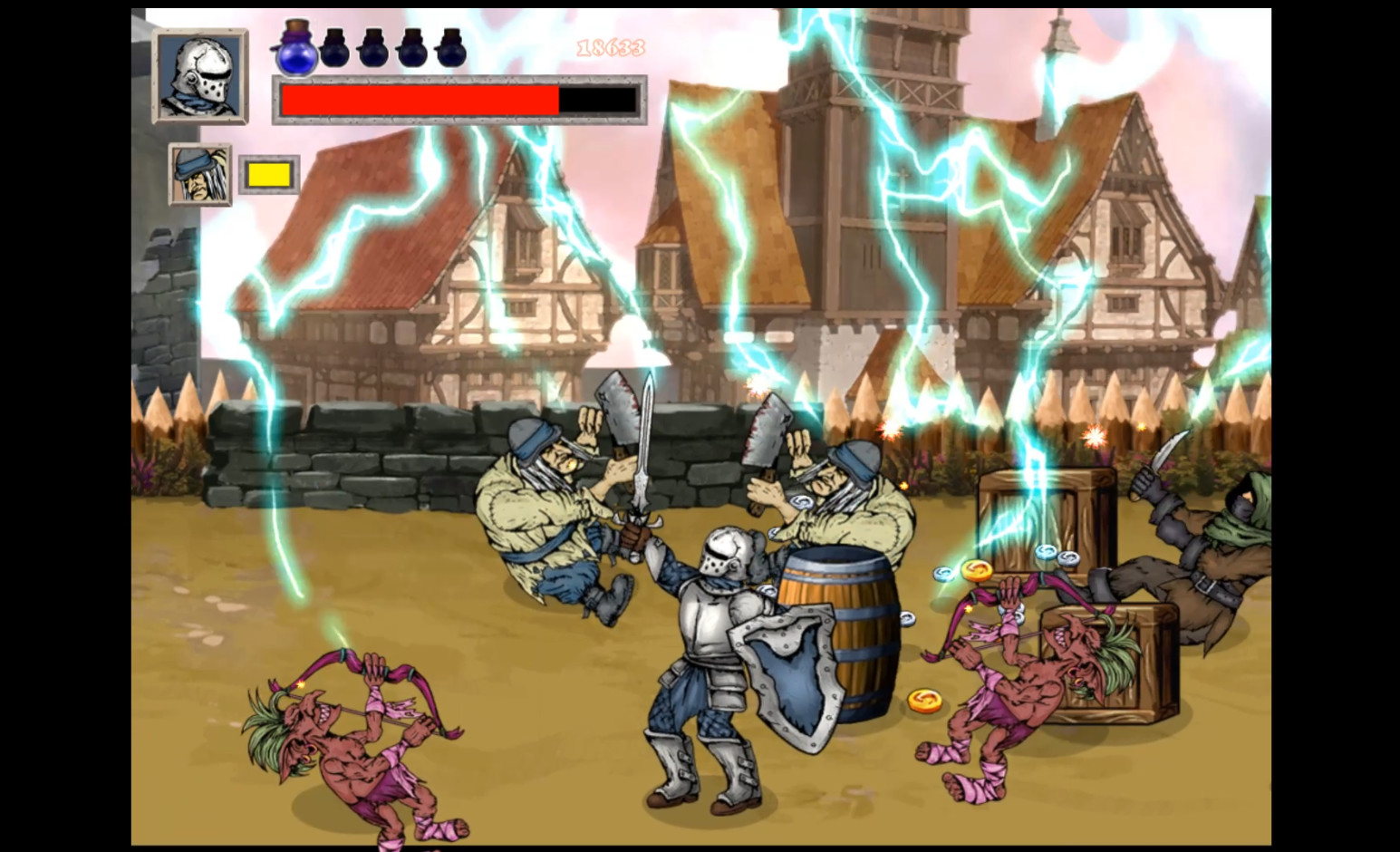Viewport: 1400px width, 852px height.
Task: Select the companion's hooded portrait icon
Action: tap(200, 173)
